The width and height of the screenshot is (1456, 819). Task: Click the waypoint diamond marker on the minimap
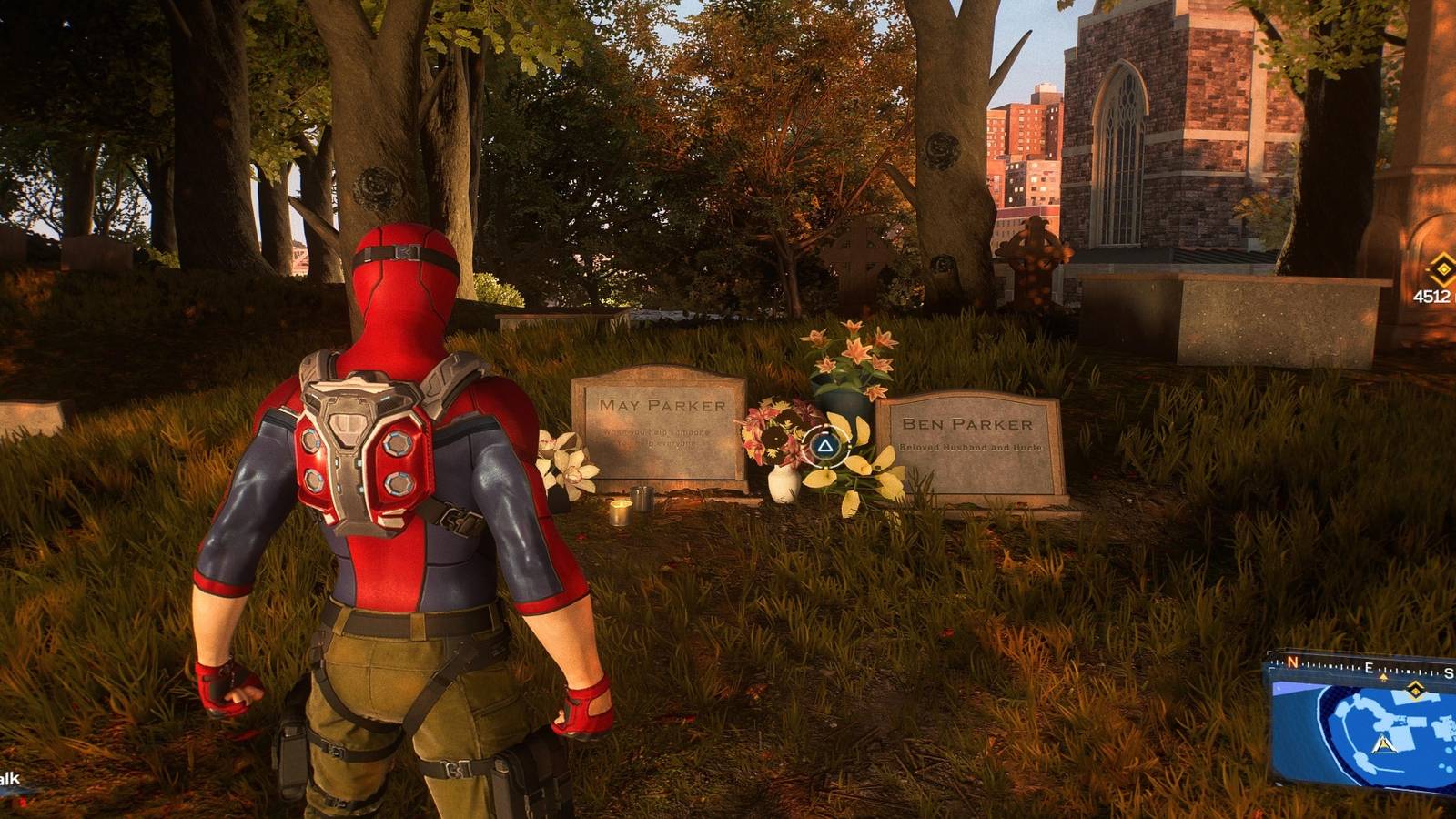(x=1416, y=690)
